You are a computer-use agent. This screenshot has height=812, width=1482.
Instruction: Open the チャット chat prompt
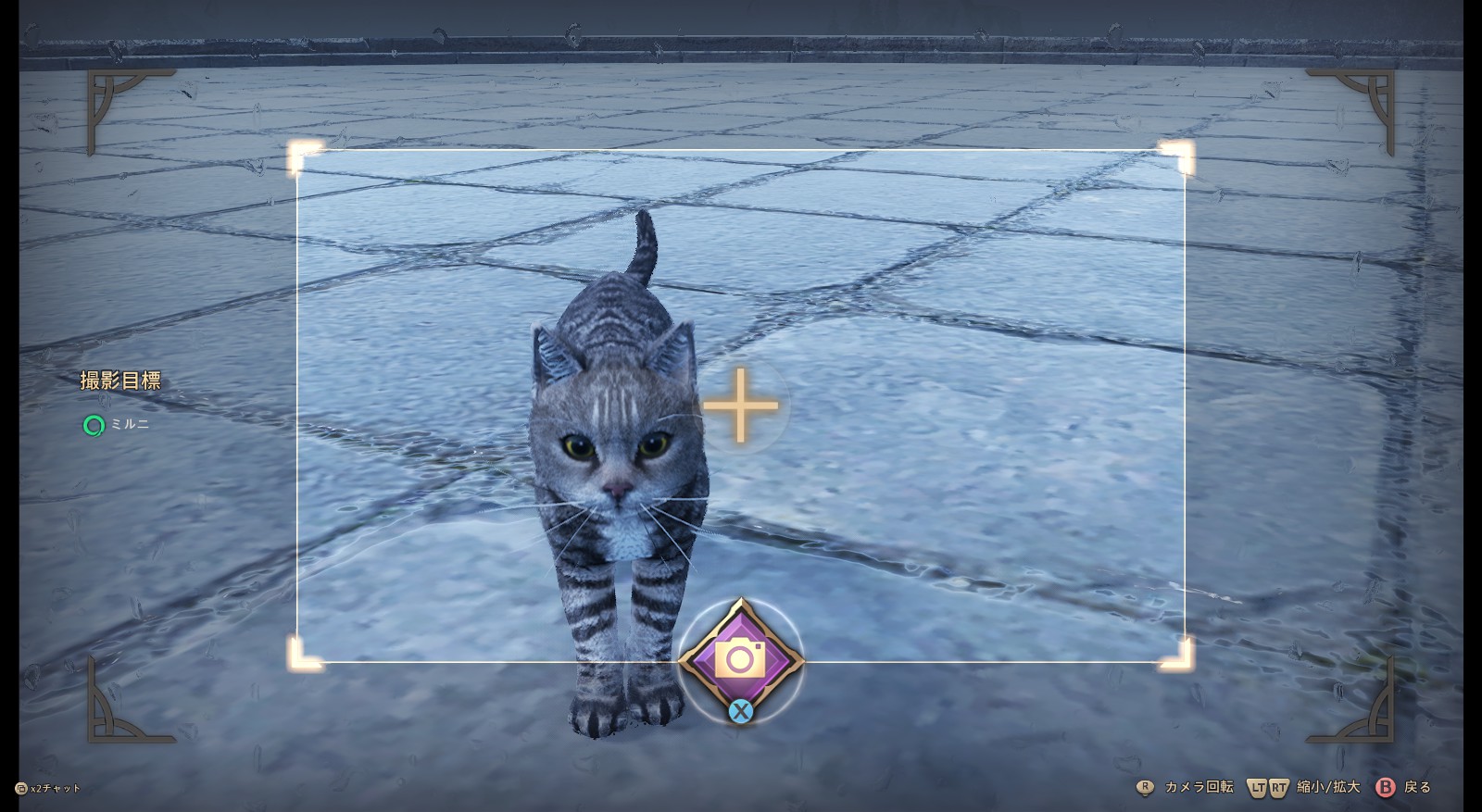(56, 789)
